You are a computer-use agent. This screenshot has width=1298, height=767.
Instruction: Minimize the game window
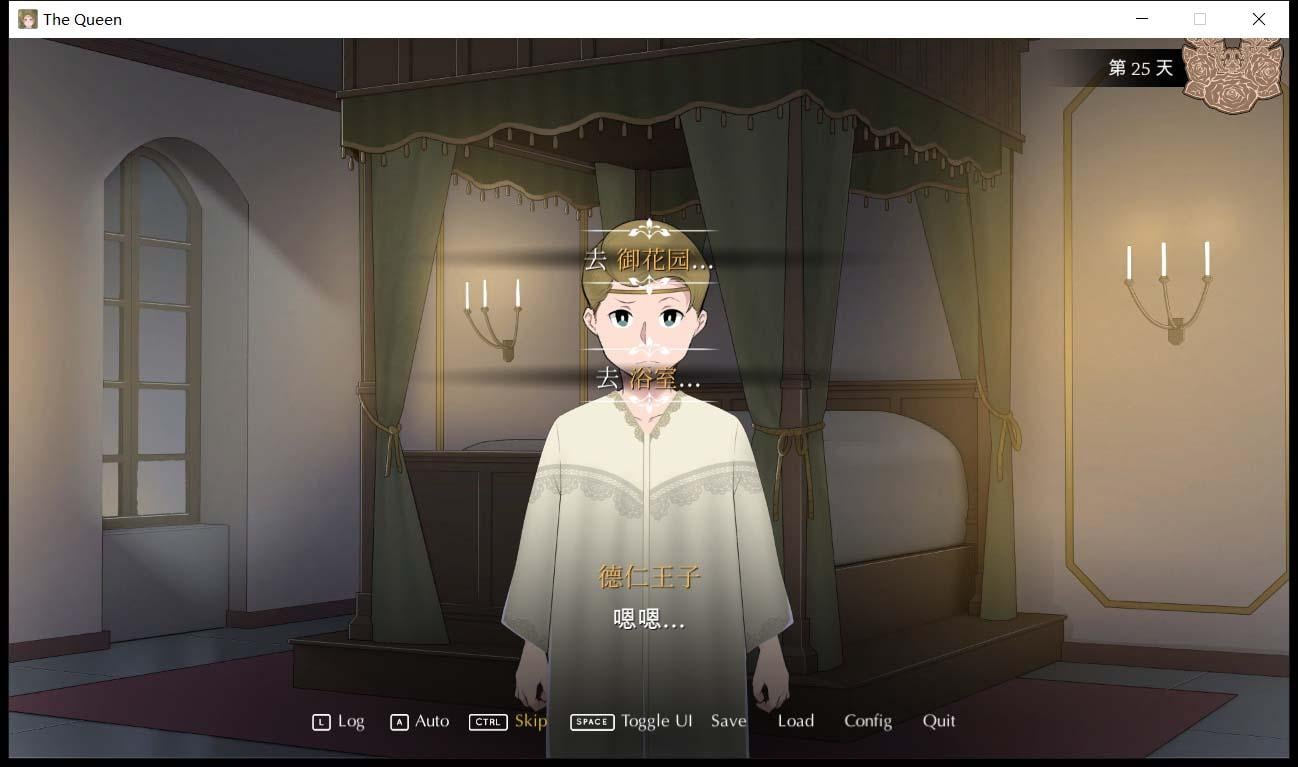click(1141, 18)
